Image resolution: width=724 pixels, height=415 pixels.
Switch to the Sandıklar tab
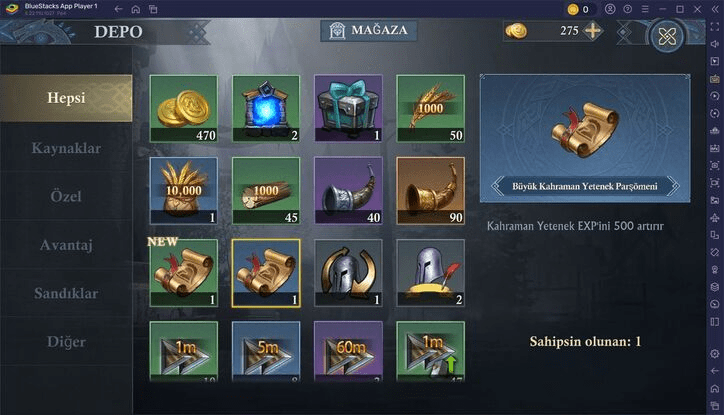(x=66, y=293)
